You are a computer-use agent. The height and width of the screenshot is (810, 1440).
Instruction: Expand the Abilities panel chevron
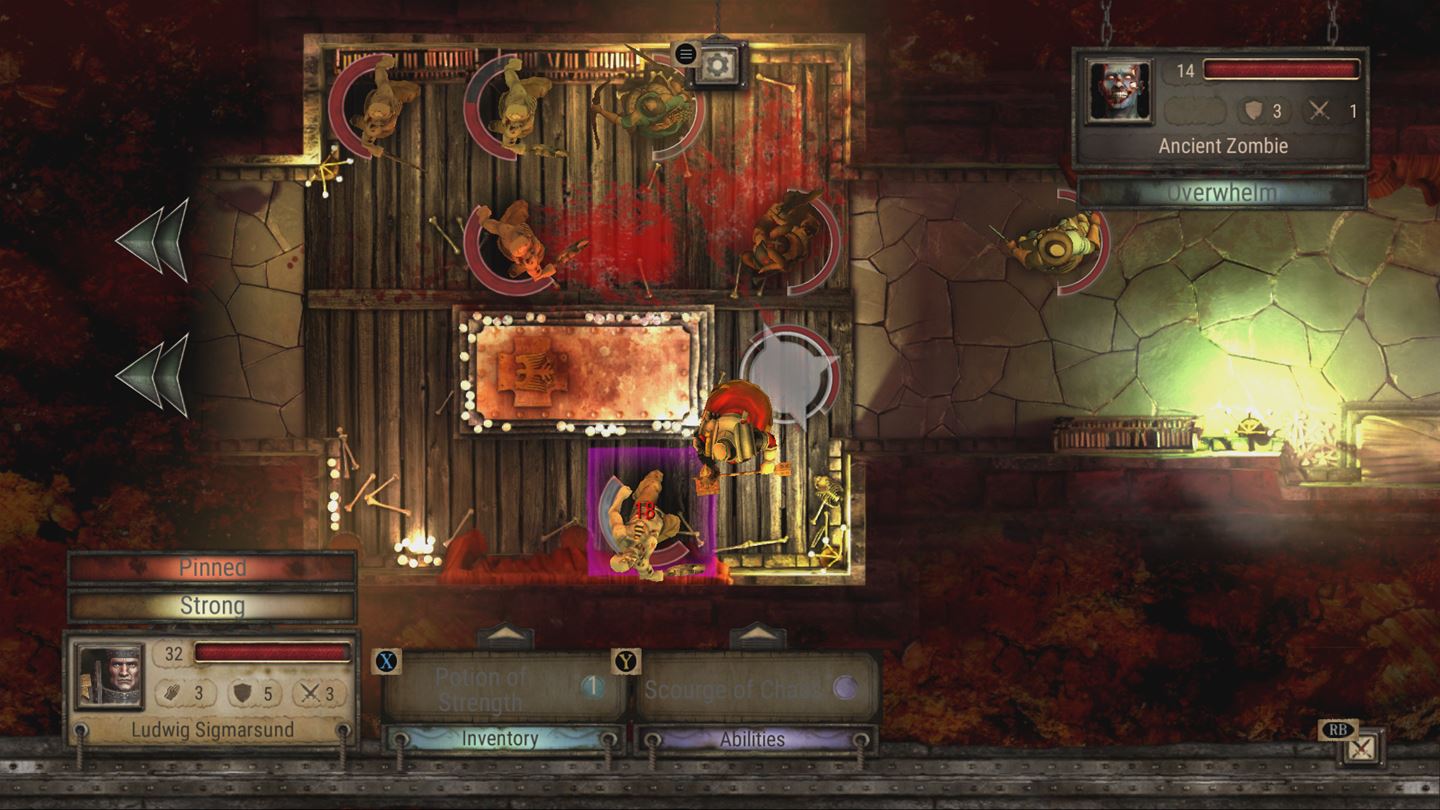pyautogui.click(x=757, y=634)
